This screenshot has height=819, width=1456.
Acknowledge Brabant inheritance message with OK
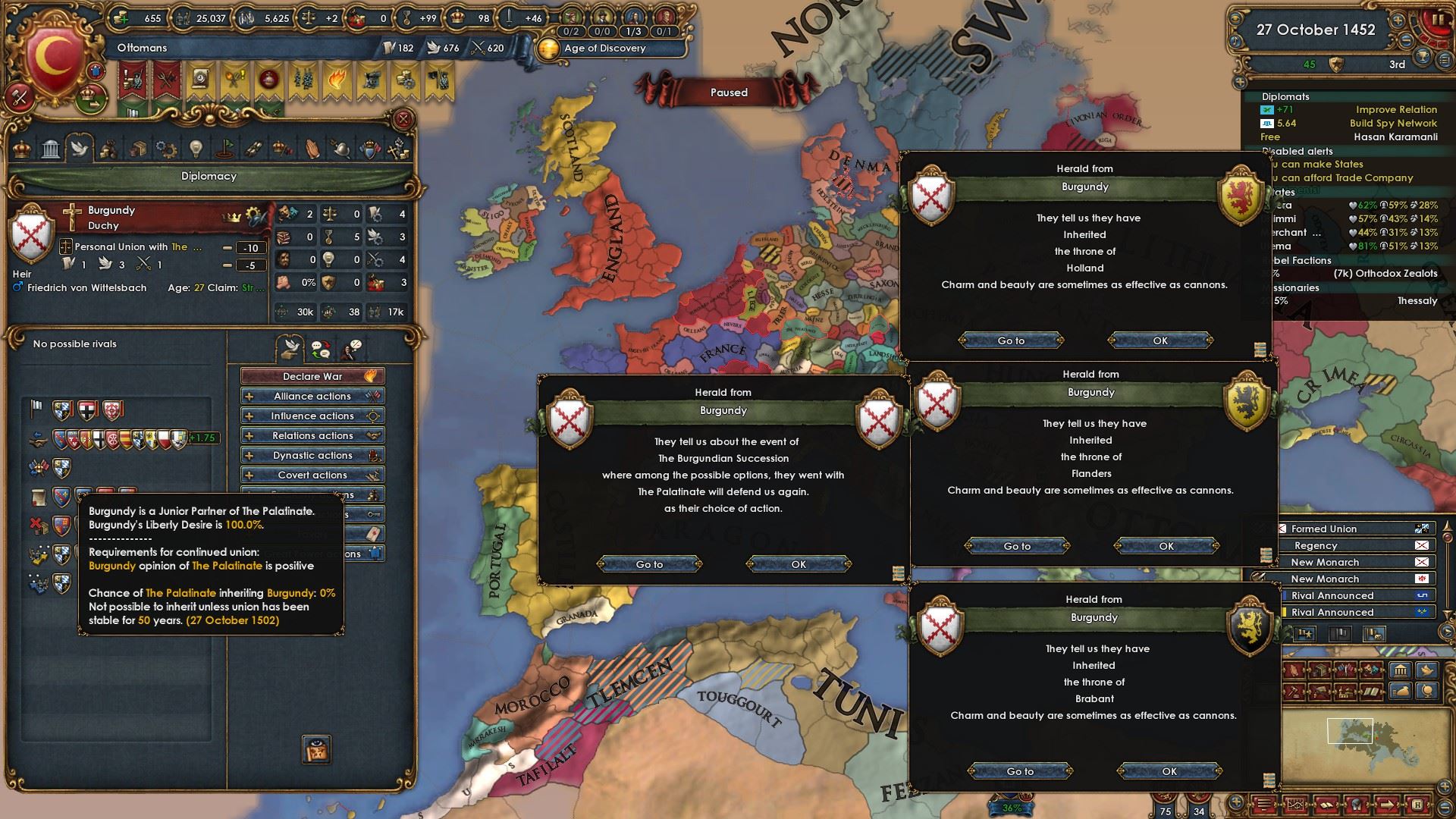click(x=1169, y=771)
